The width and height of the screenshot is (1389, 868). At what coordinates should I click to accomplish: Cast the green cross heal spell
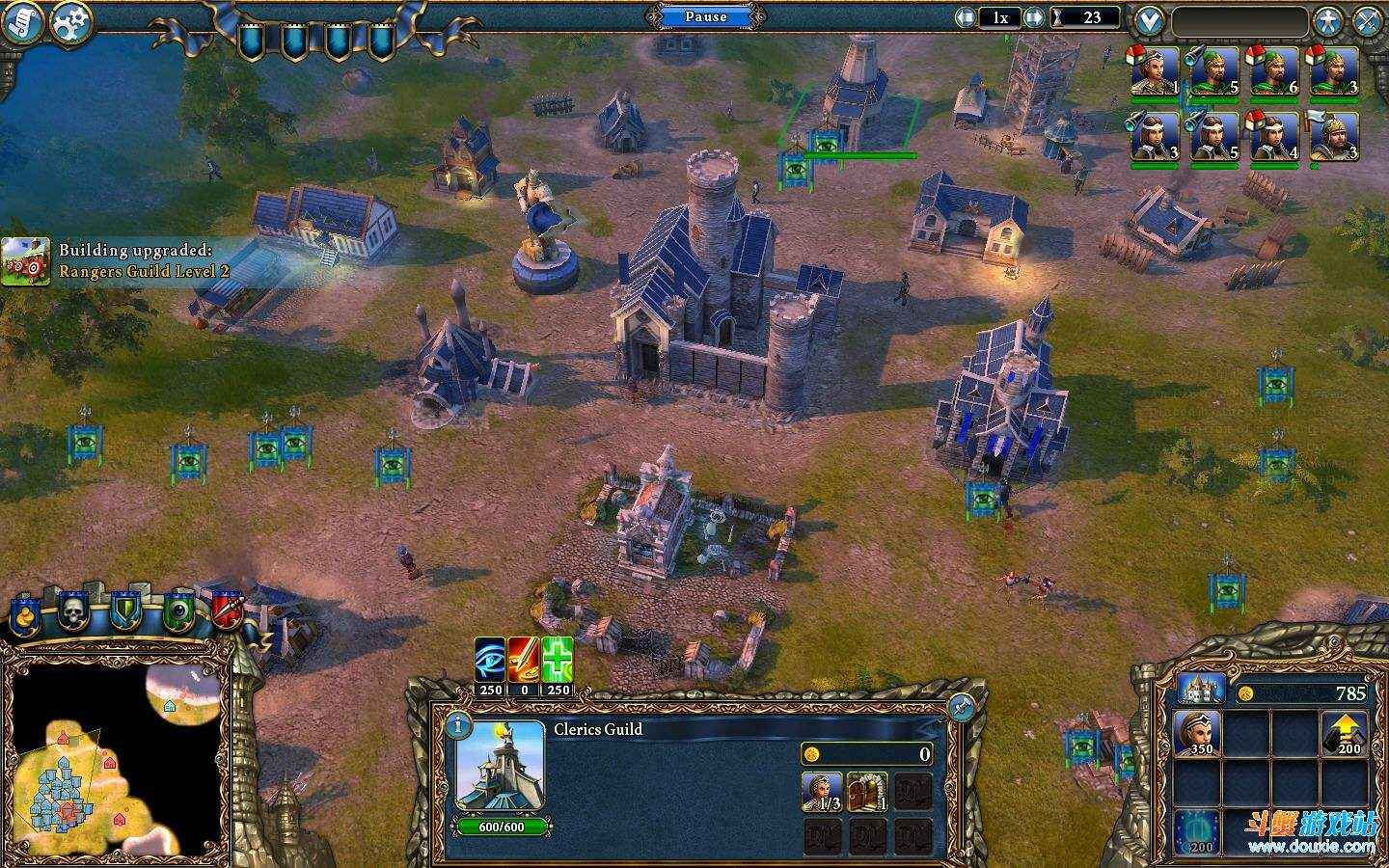[558, 660]
